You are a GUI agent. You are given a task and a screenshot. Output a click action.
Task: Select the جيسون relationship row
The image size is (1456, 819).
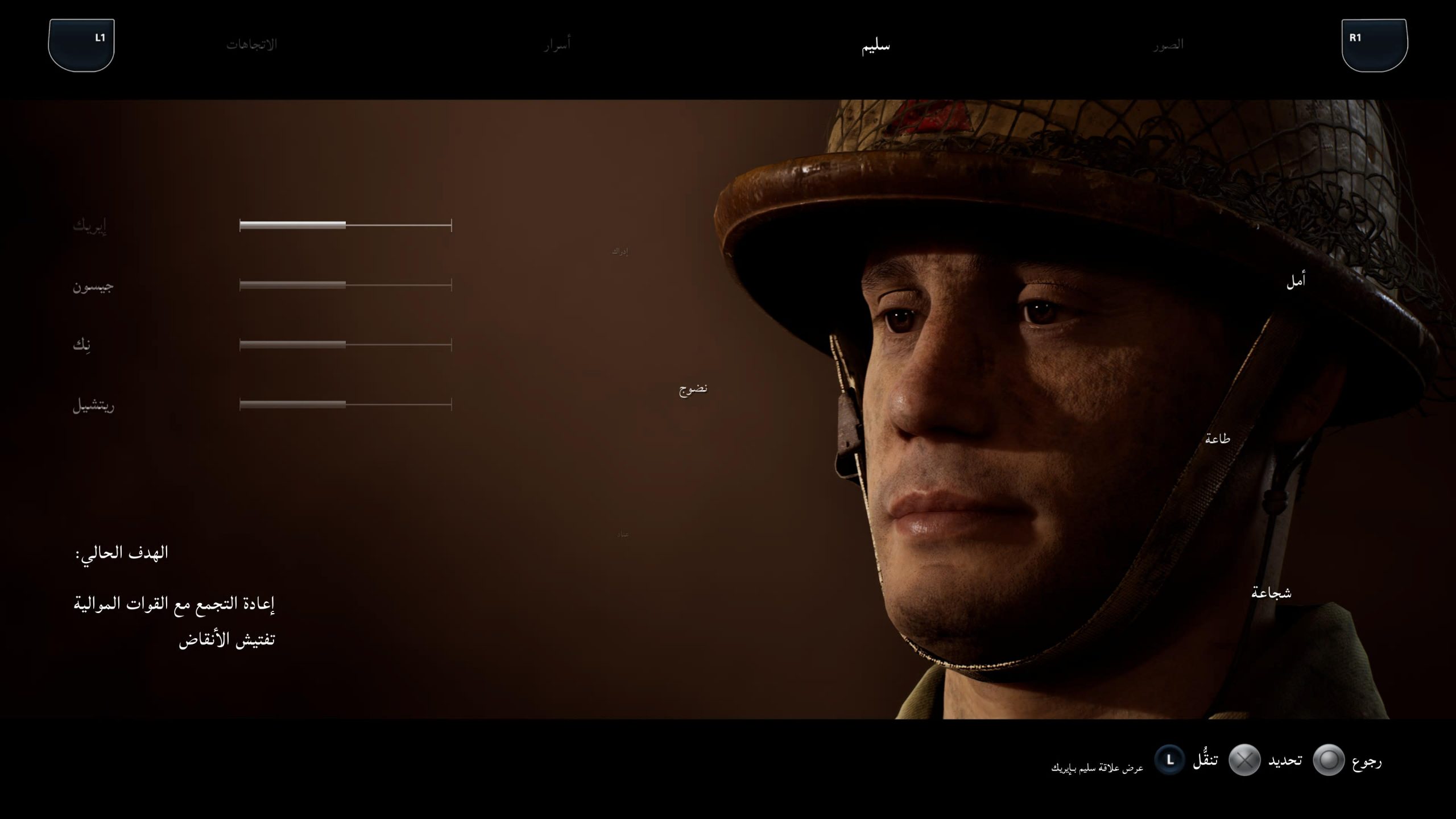tap(93, 286)
